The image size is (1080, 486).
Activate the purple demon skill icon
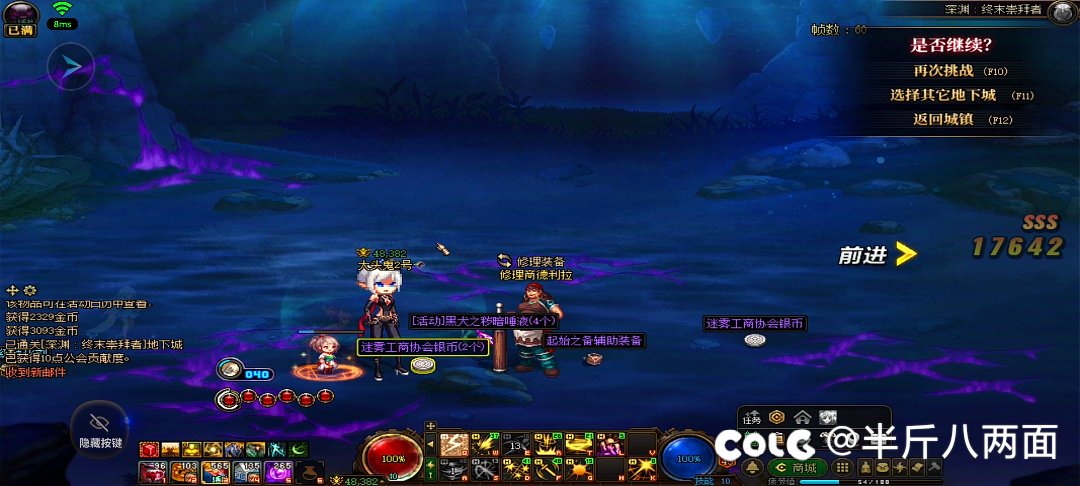click(610, 444)
